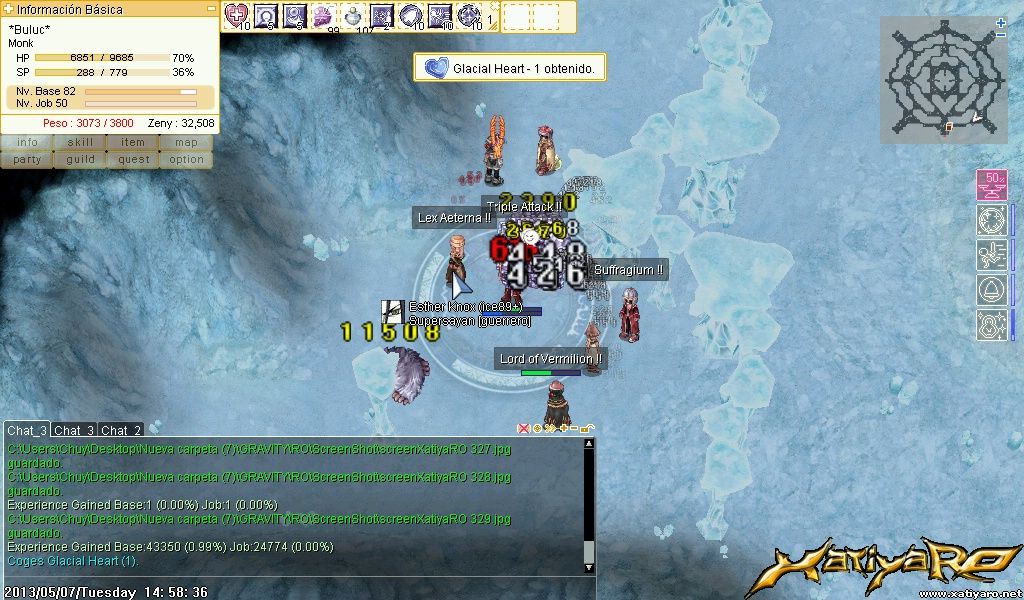Screen dimensions: 1024x600
Task: Click the chat scrollbar down arrow
Action: click(589, 567)
